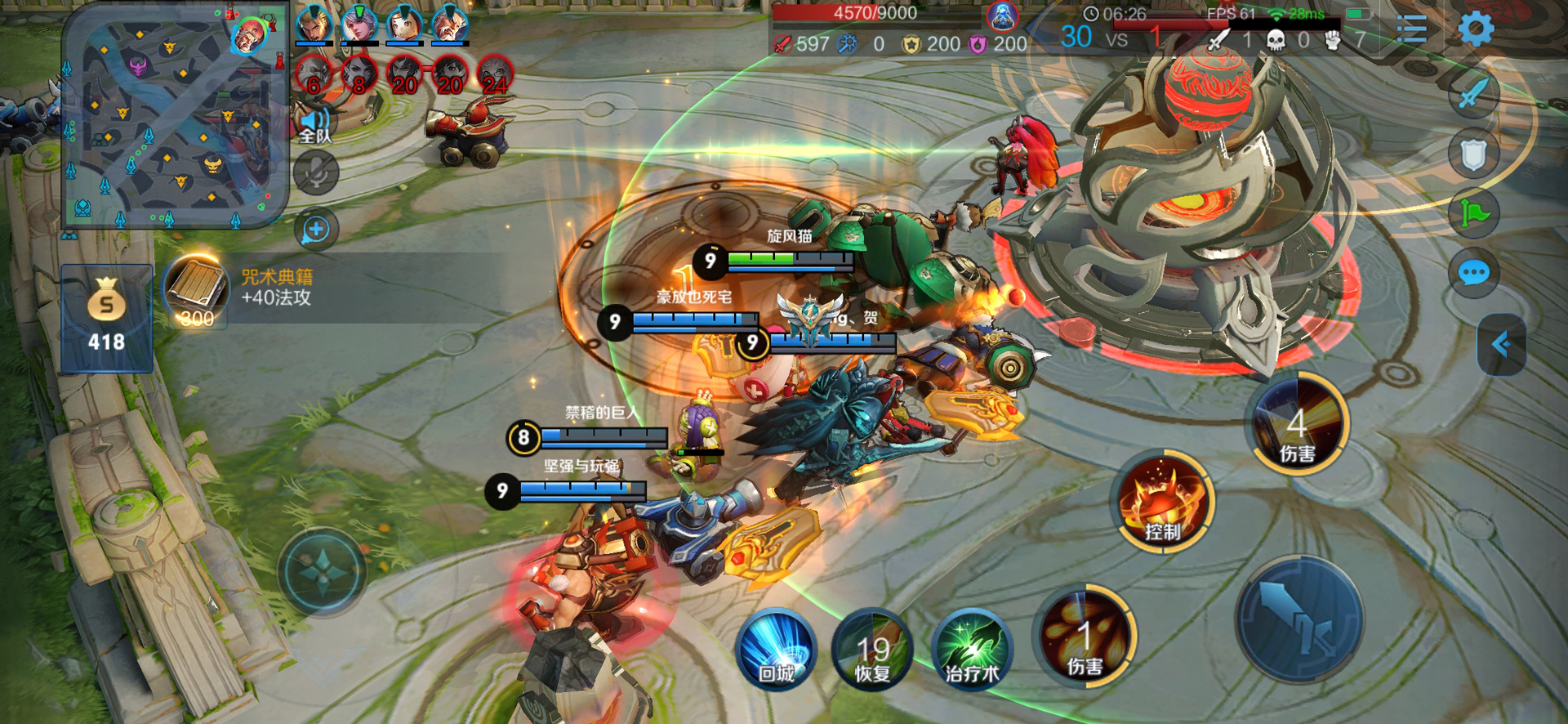Buy the 咒术典籍 recommended item

pos(196,290)
